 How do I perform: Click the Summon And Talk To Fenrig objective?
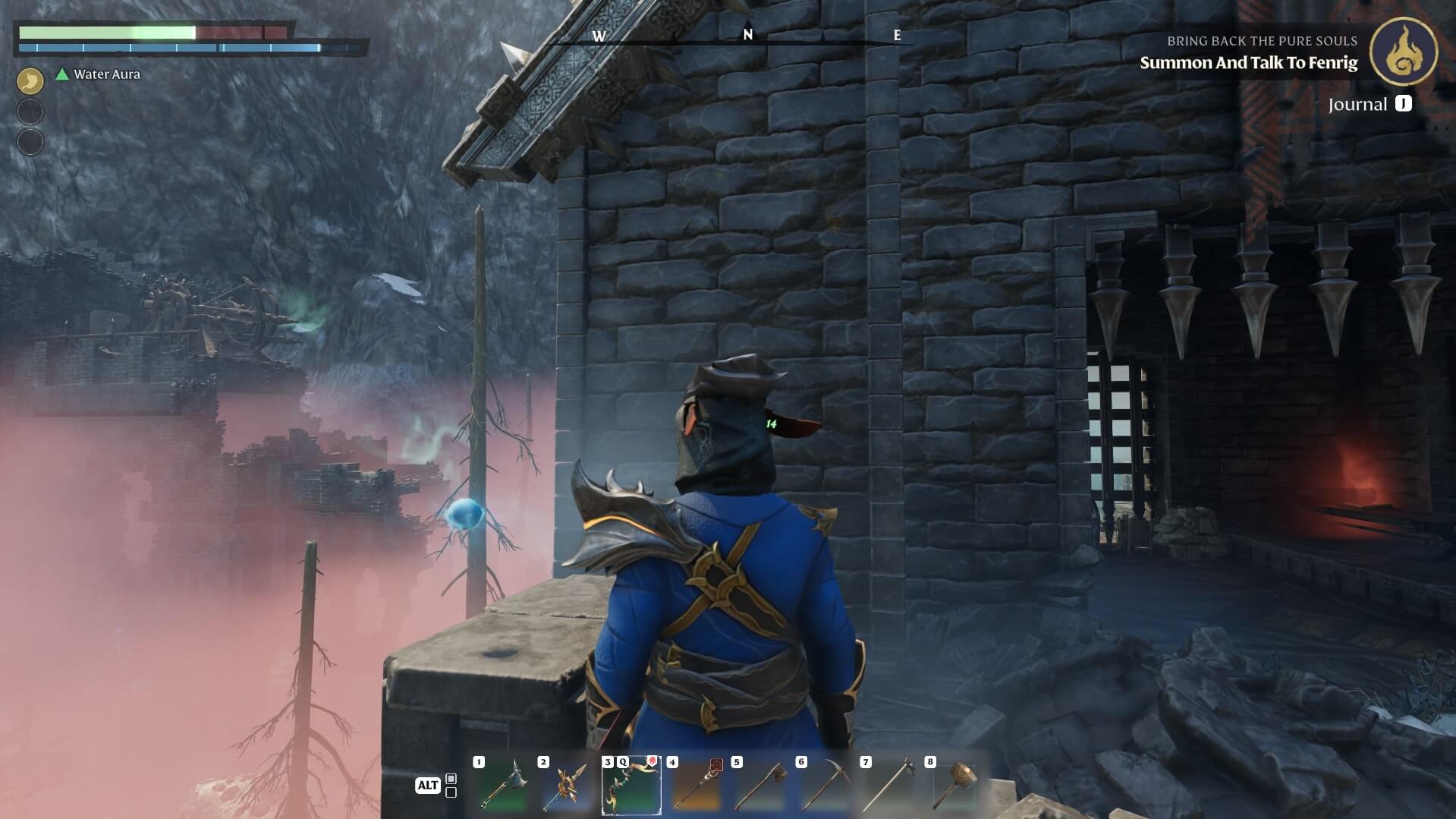(1248, 63)
